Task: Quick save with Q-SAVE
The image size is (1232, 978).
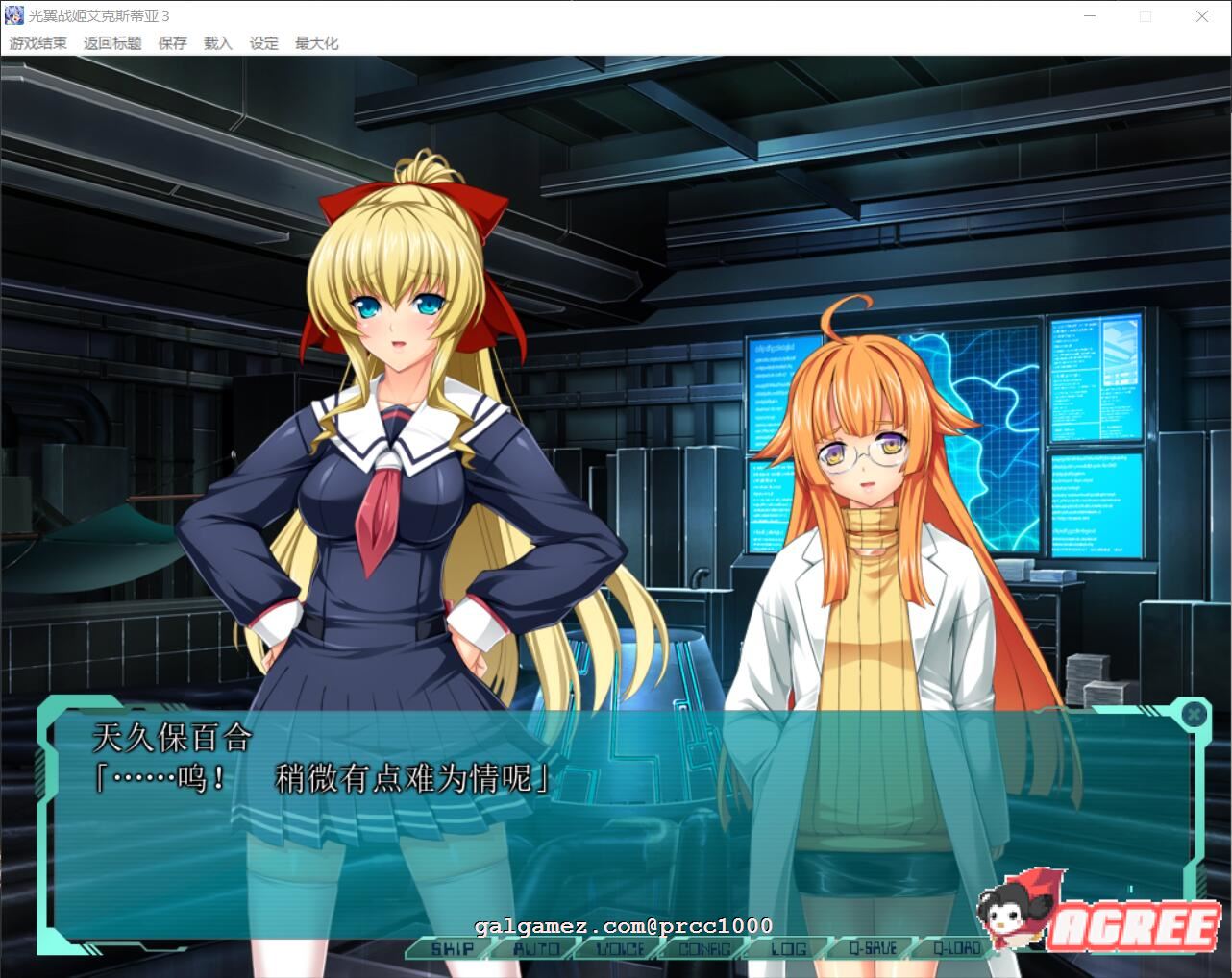Action: 873,949
